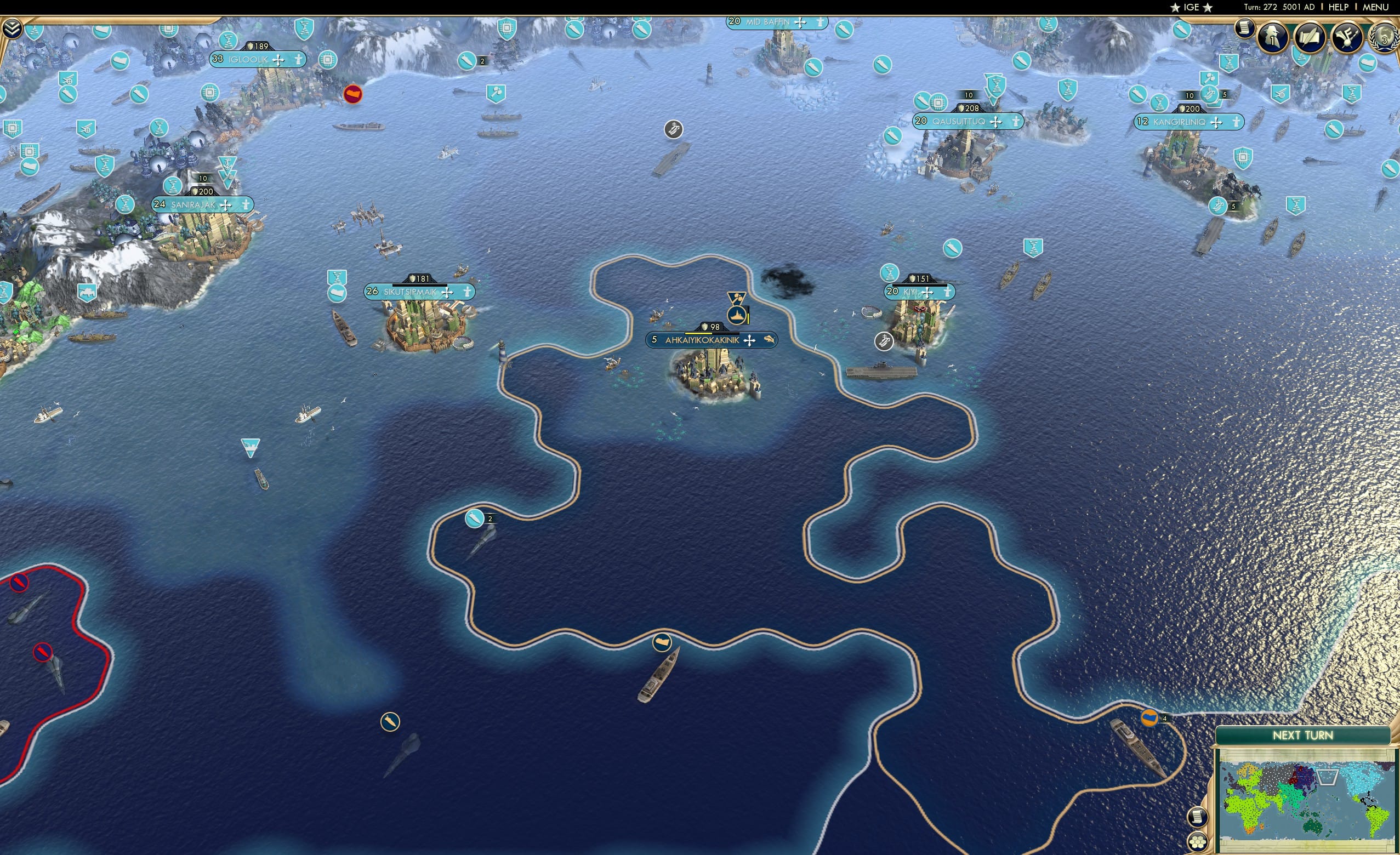Open the Notifications scroll icon top right
The image size is (1400, 855).
tap(1245, 31)
